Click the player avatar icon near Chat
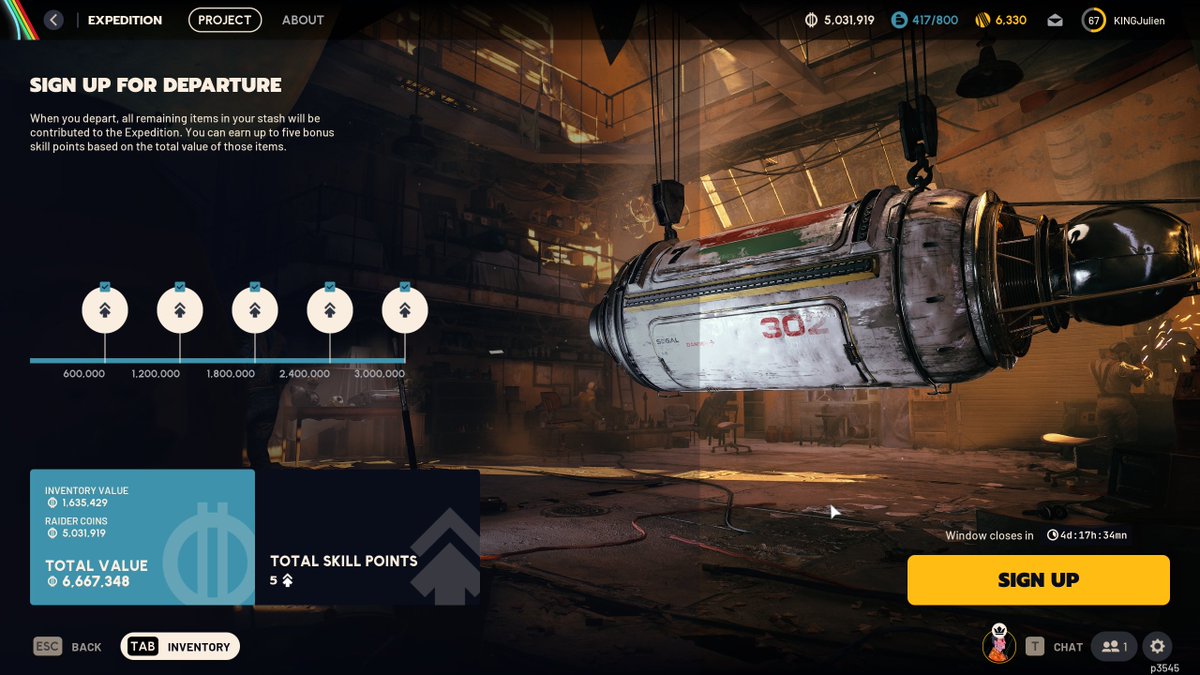Screen dimensions: 1200x675 click(999, 645)
